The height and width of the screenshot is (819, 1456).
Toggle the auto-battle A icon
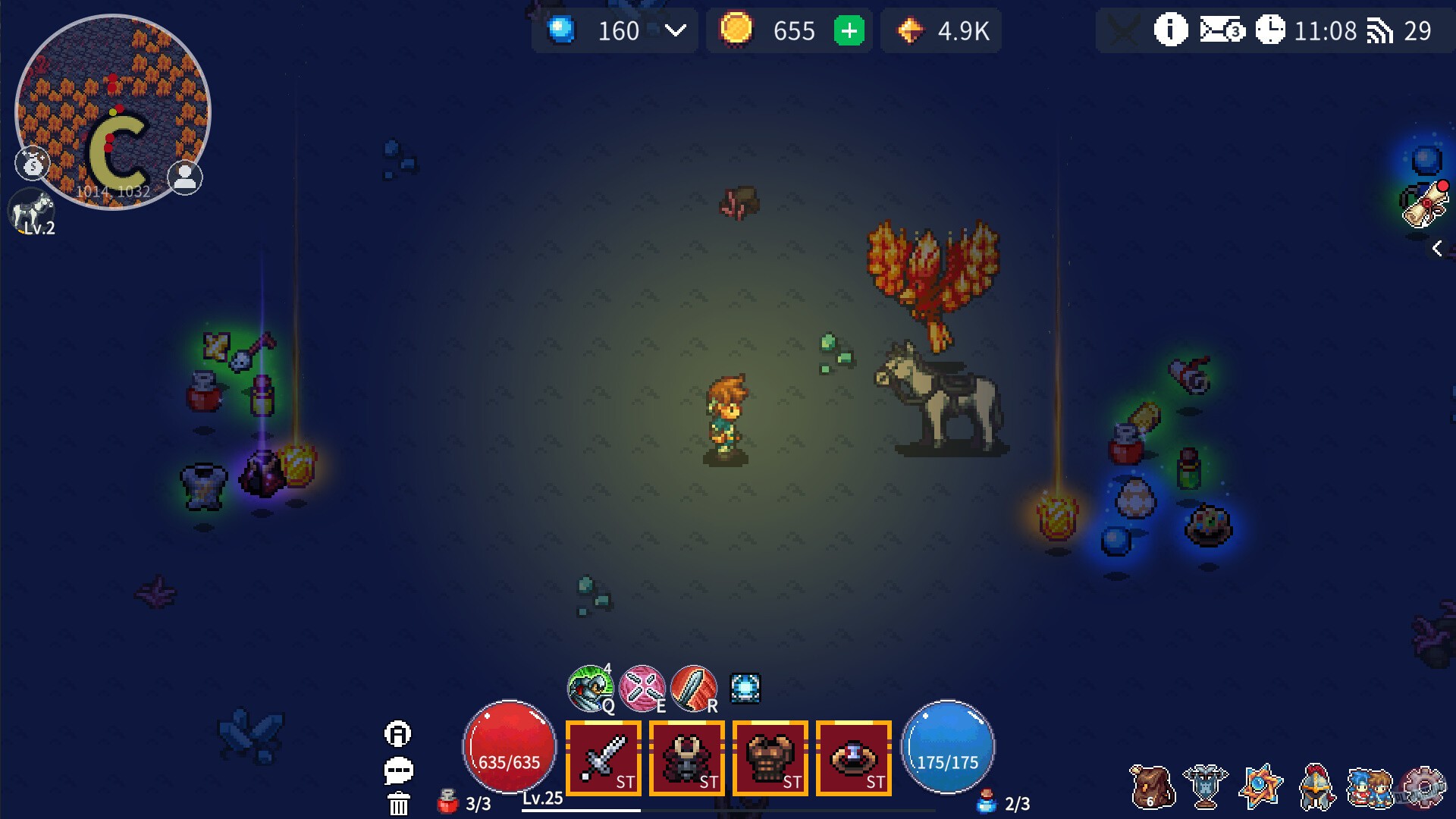tap(397, 734)
